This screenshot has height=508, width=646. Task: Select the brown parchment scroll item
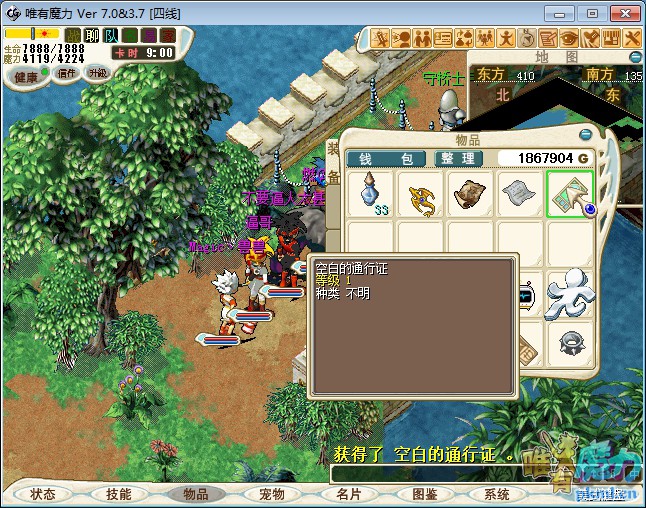coord(471,194)
